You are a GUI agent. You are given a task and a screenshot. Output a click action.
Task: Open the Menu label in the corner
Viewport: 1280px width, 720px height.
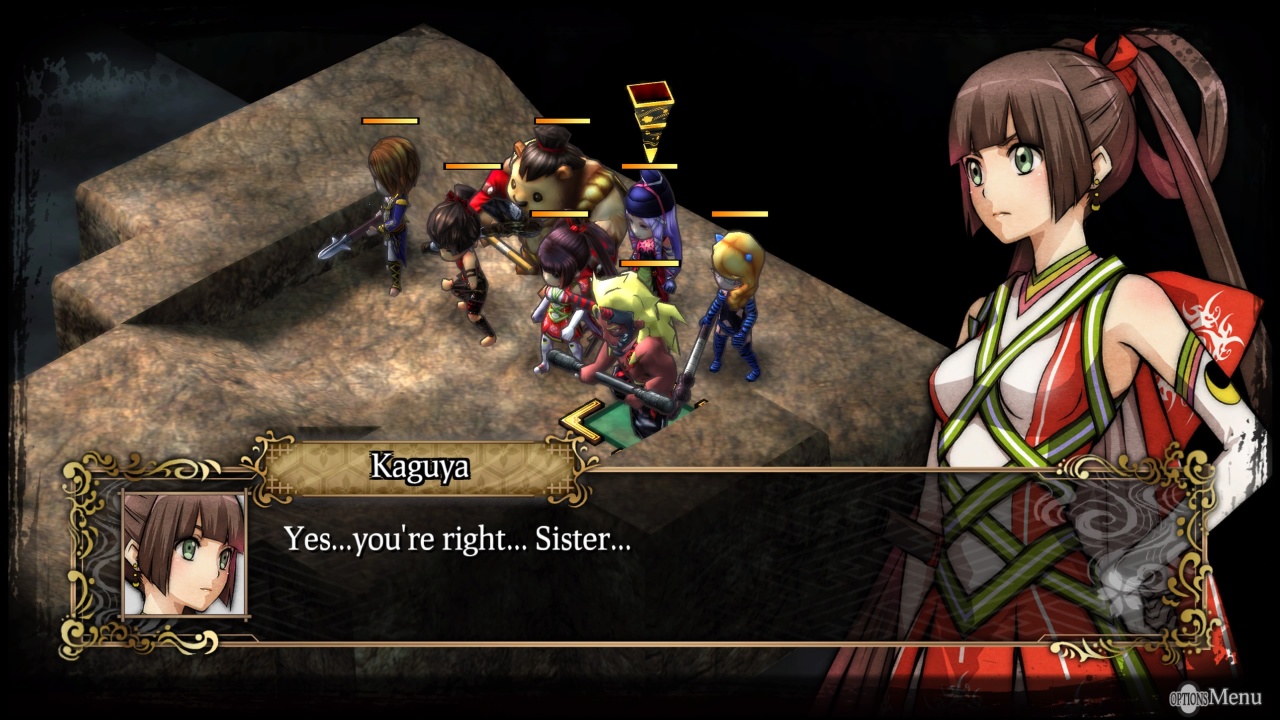click(1216, 697)
